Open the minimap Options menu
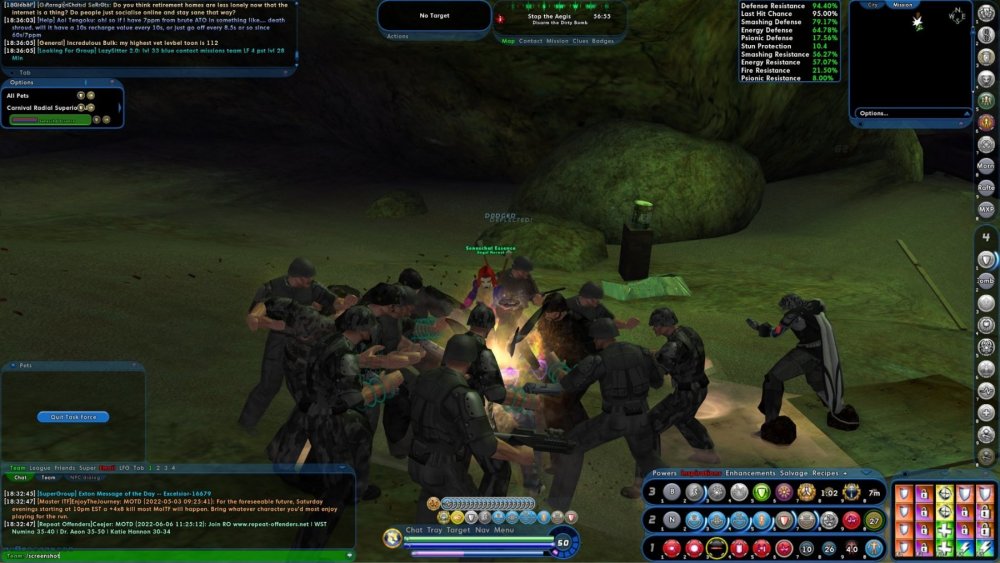The image size is (1000, 563). (x=873, y=113)
